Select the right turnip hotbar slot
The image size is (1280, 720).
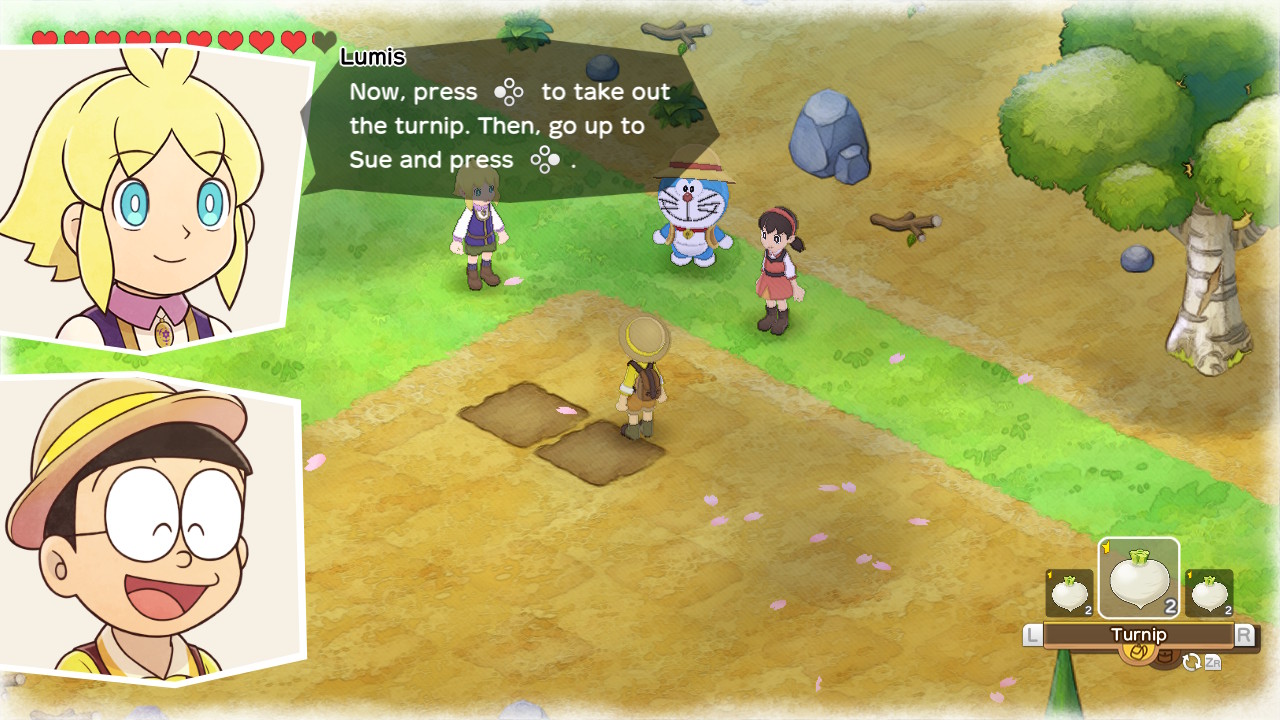[x=1209, y=592]
